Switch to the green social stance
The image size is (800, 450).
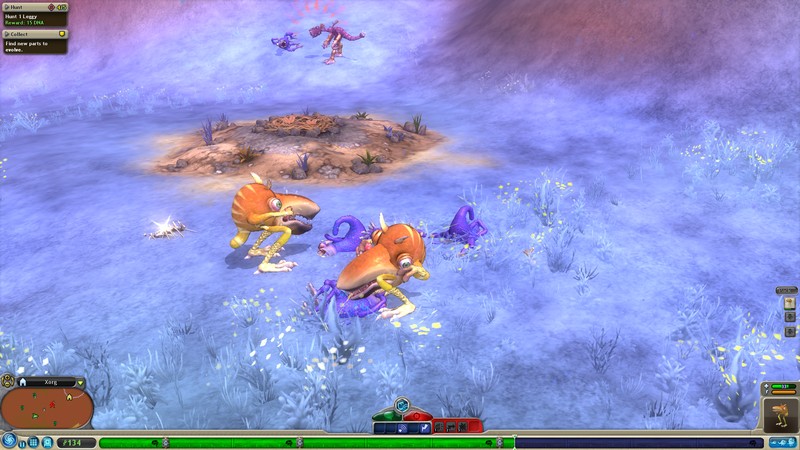point(388,415)
